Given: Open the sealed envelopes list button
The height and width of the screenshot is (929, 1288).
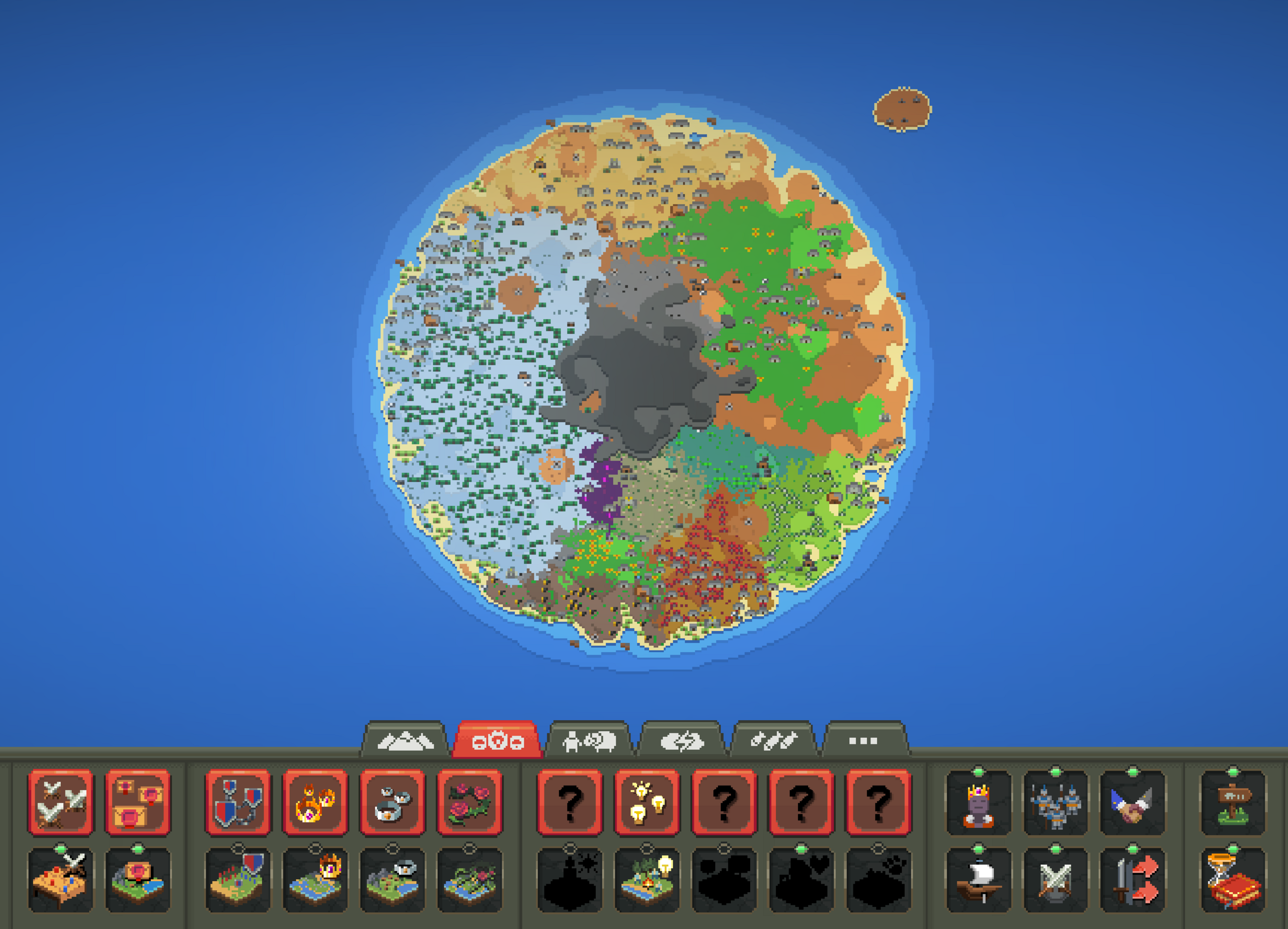Looking at the screenshot, I should pos(137,802).
